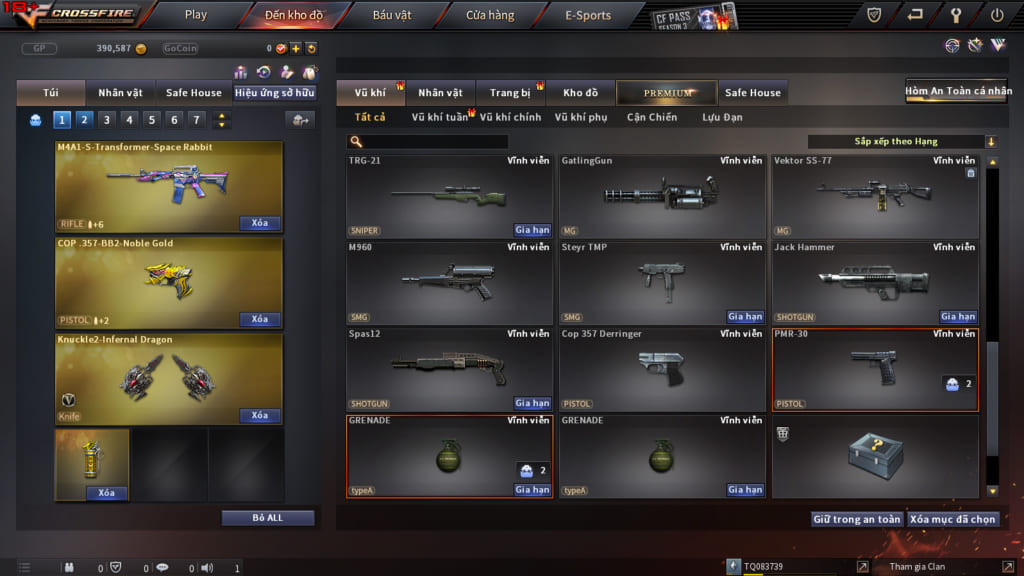The width and height of the screenshot is (1024, 576).
Task: Switch to the Nhân vật bag tab
Action: (x=120, y=93)
